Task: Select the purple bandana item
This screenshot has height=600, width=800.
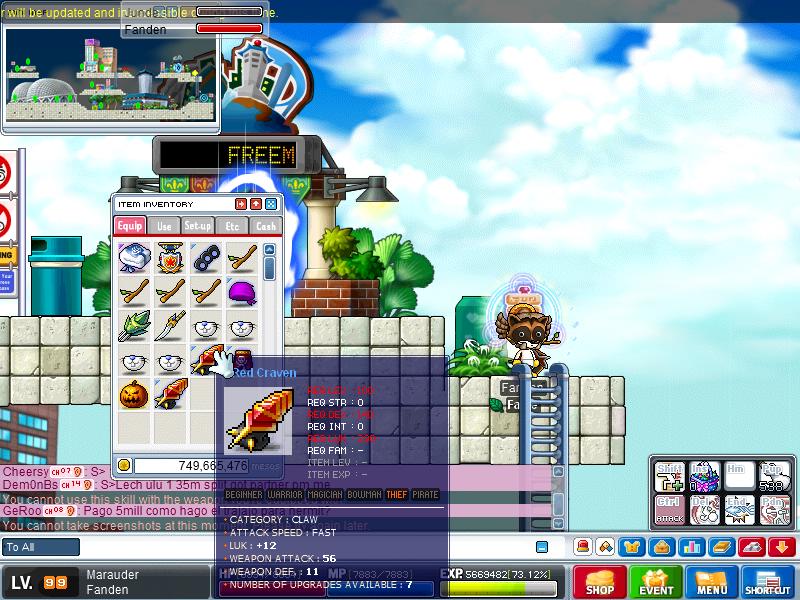Action: [x=242, y=292]
